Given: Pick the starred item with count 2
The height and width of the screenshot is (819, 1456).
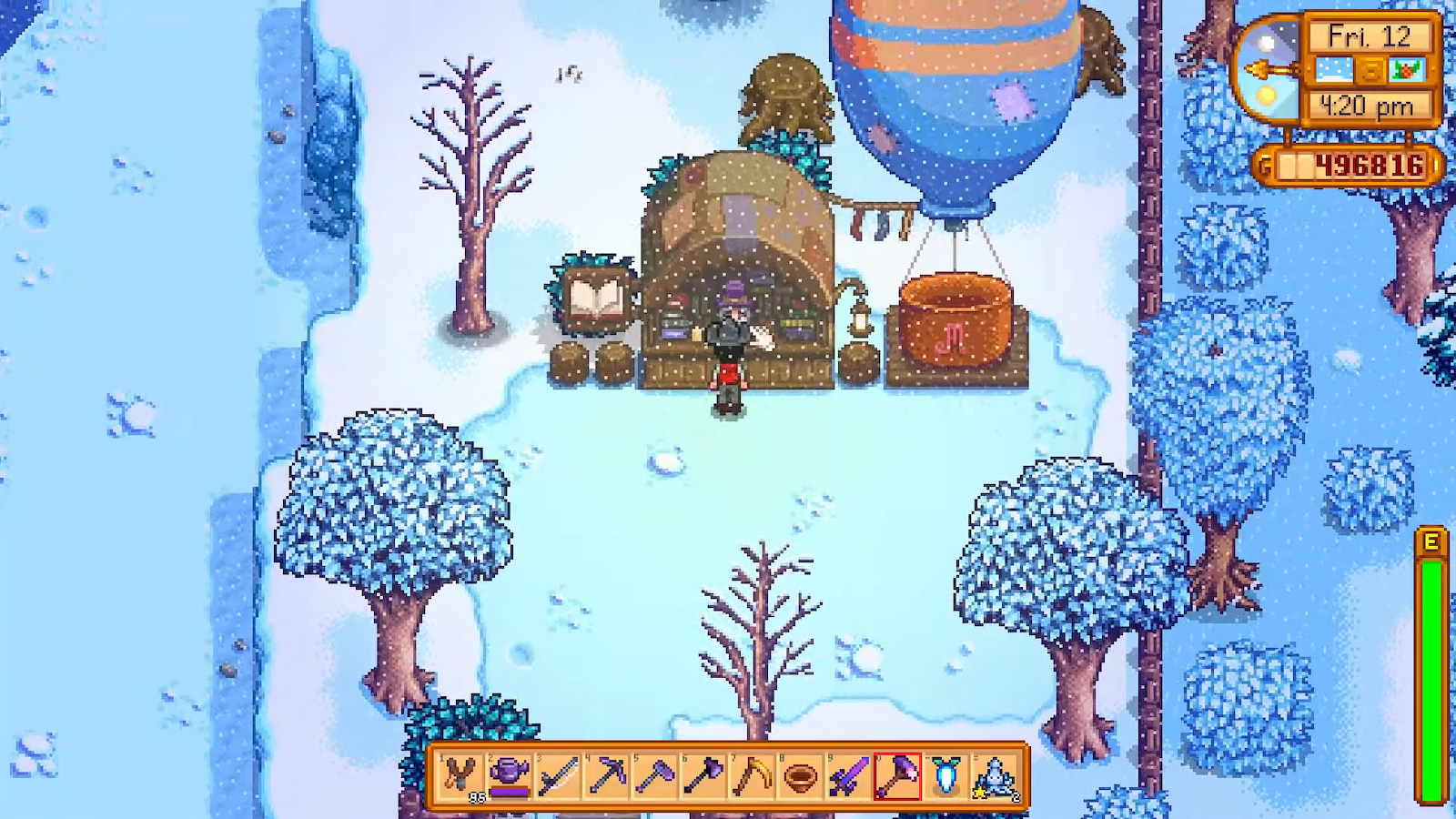Looking at the screenshot, I should (x=996, y=777).
